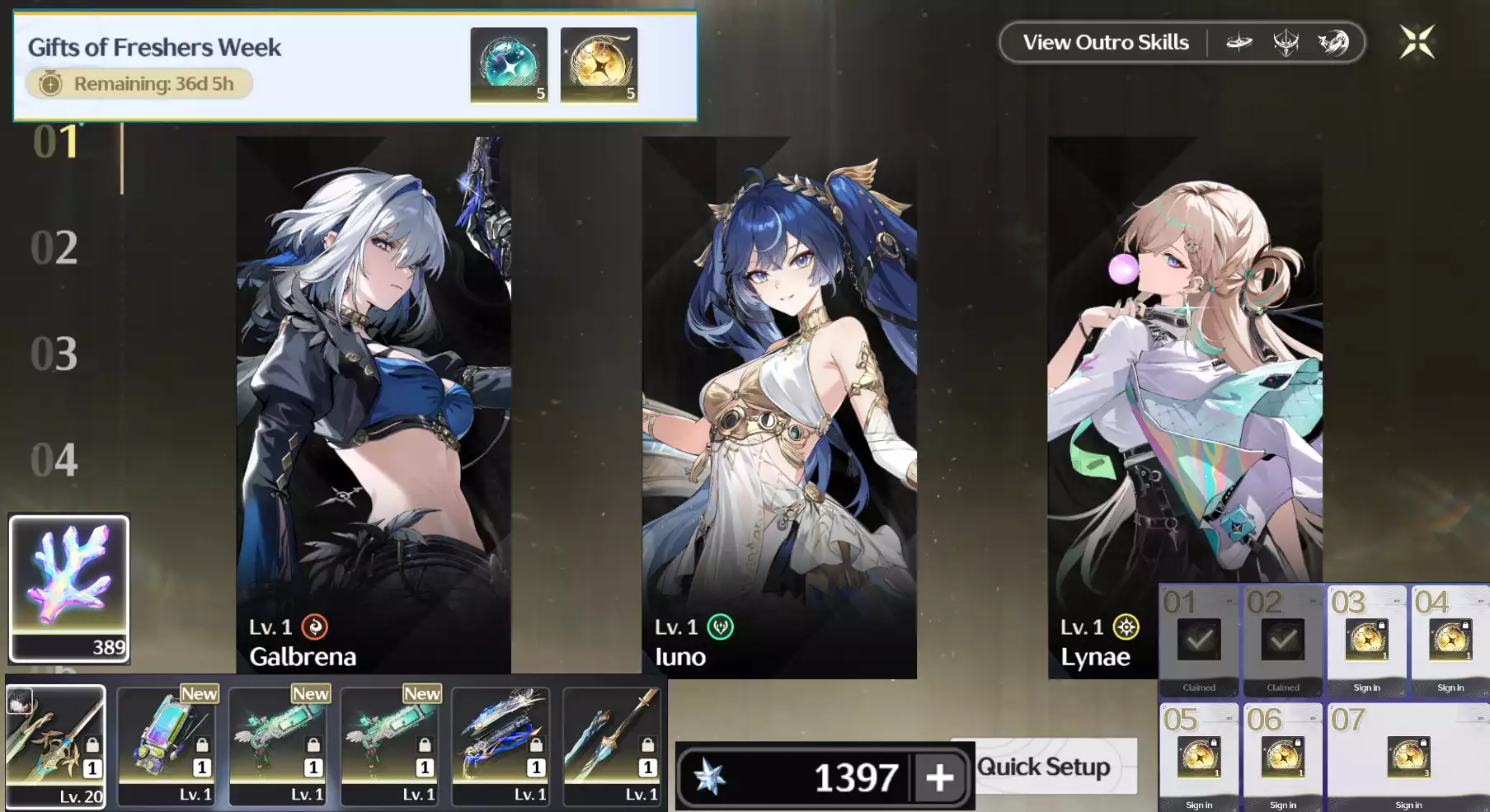
Task: Click the swirling dragon Outro Skill icon
Action: tap(1334, 42)
